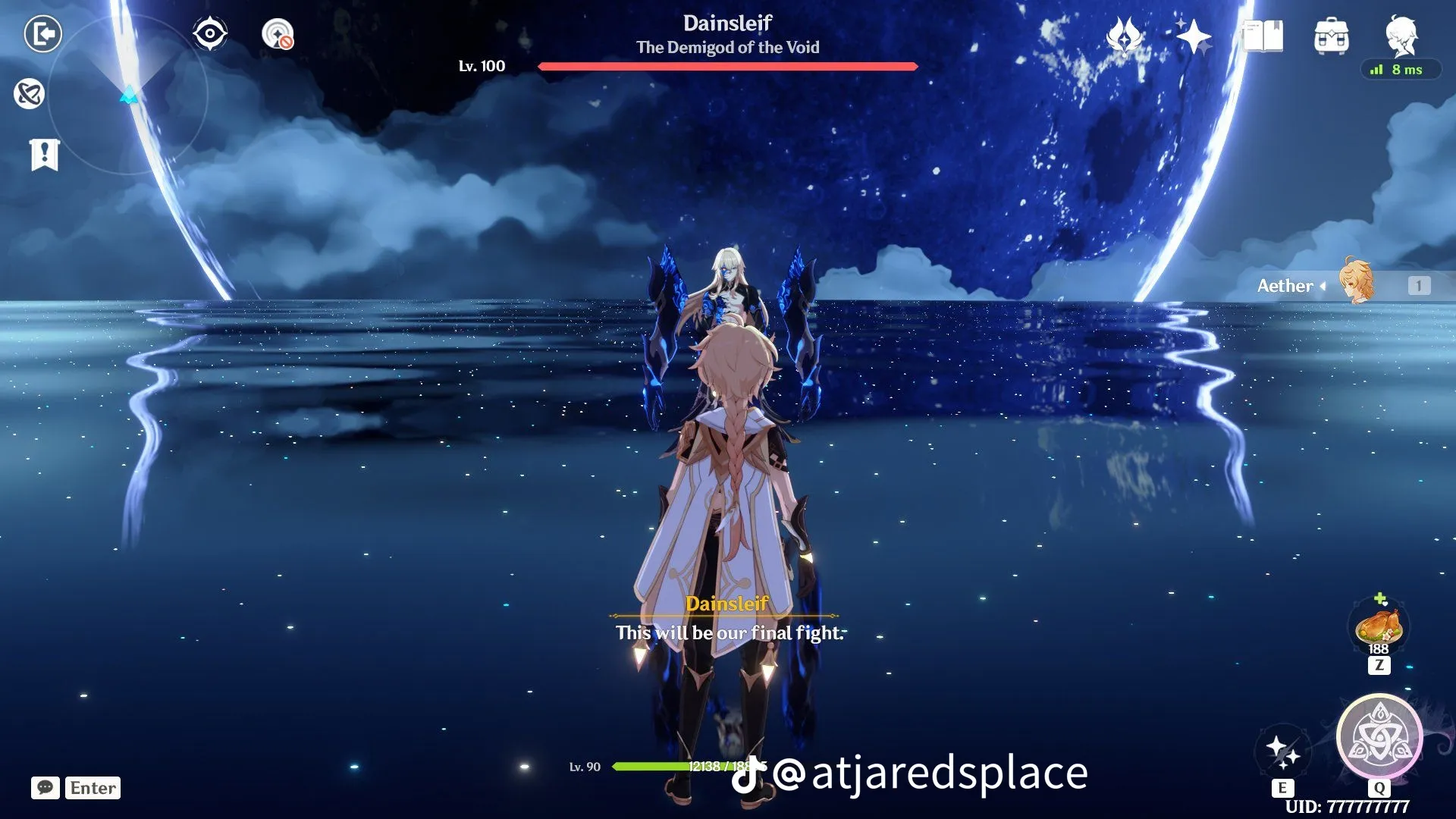The image size is (1456, 819).
Task: Open the Events banner icon
Action: 45,154
